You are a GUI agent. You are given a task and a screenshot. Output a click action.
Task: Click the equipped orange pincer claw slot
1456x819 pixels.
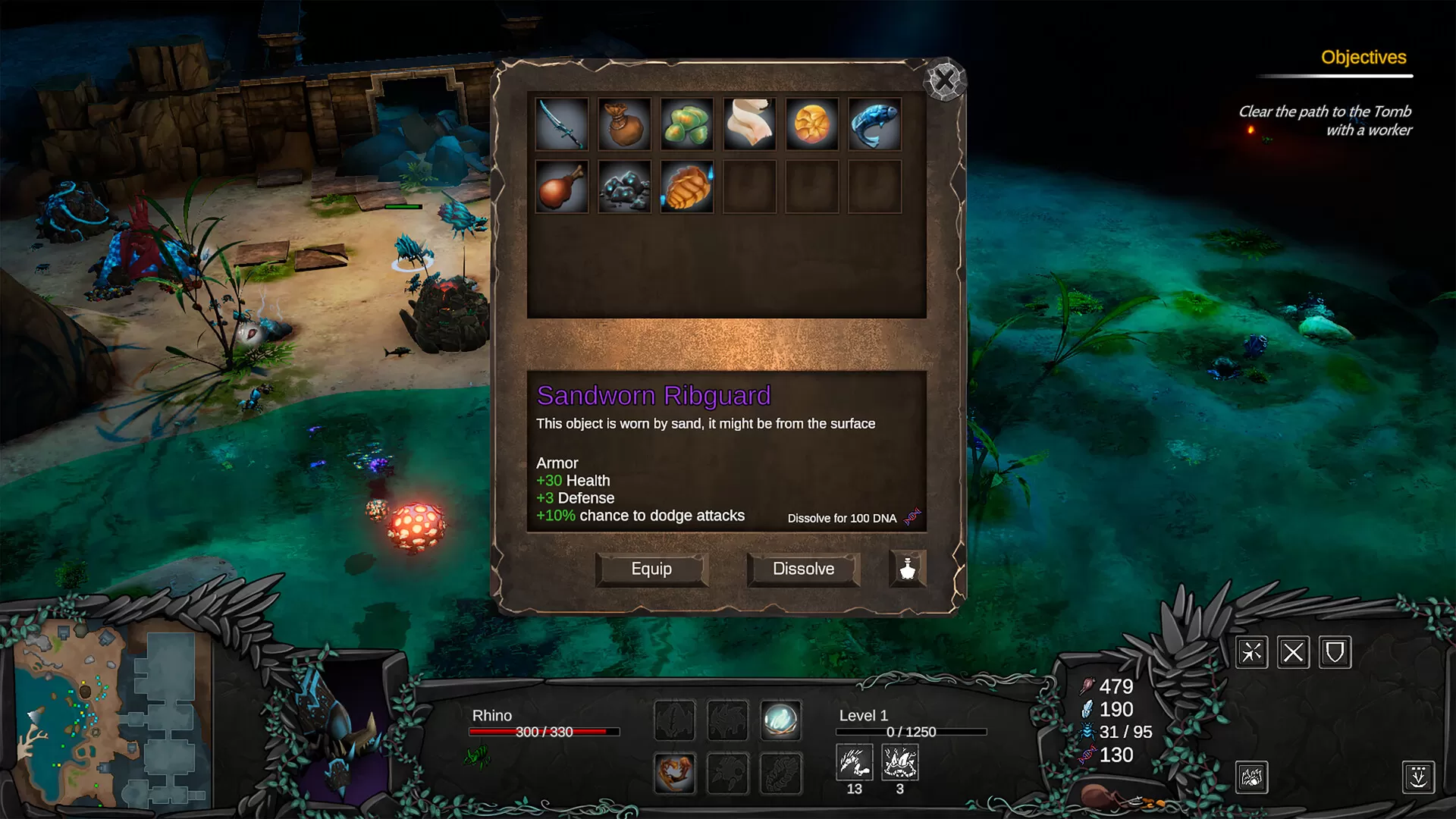tap(674, 773)
